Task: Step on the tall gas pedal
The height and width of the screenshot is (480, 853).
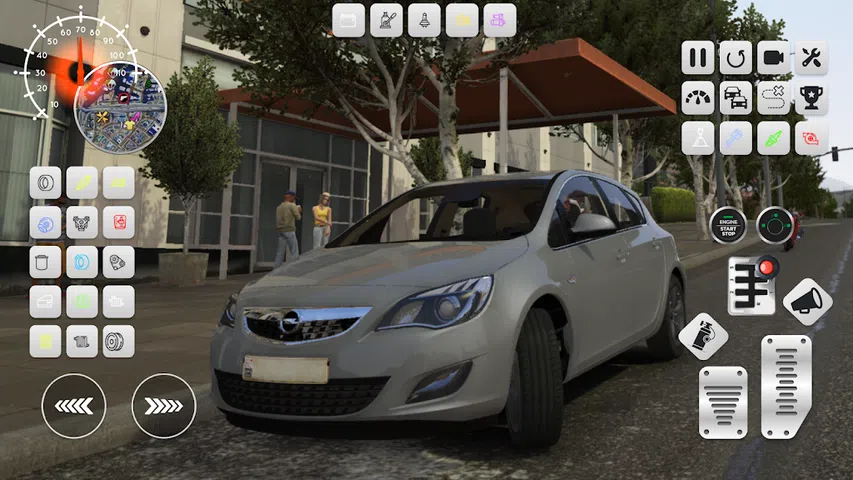Action: (x=786, y=386)
